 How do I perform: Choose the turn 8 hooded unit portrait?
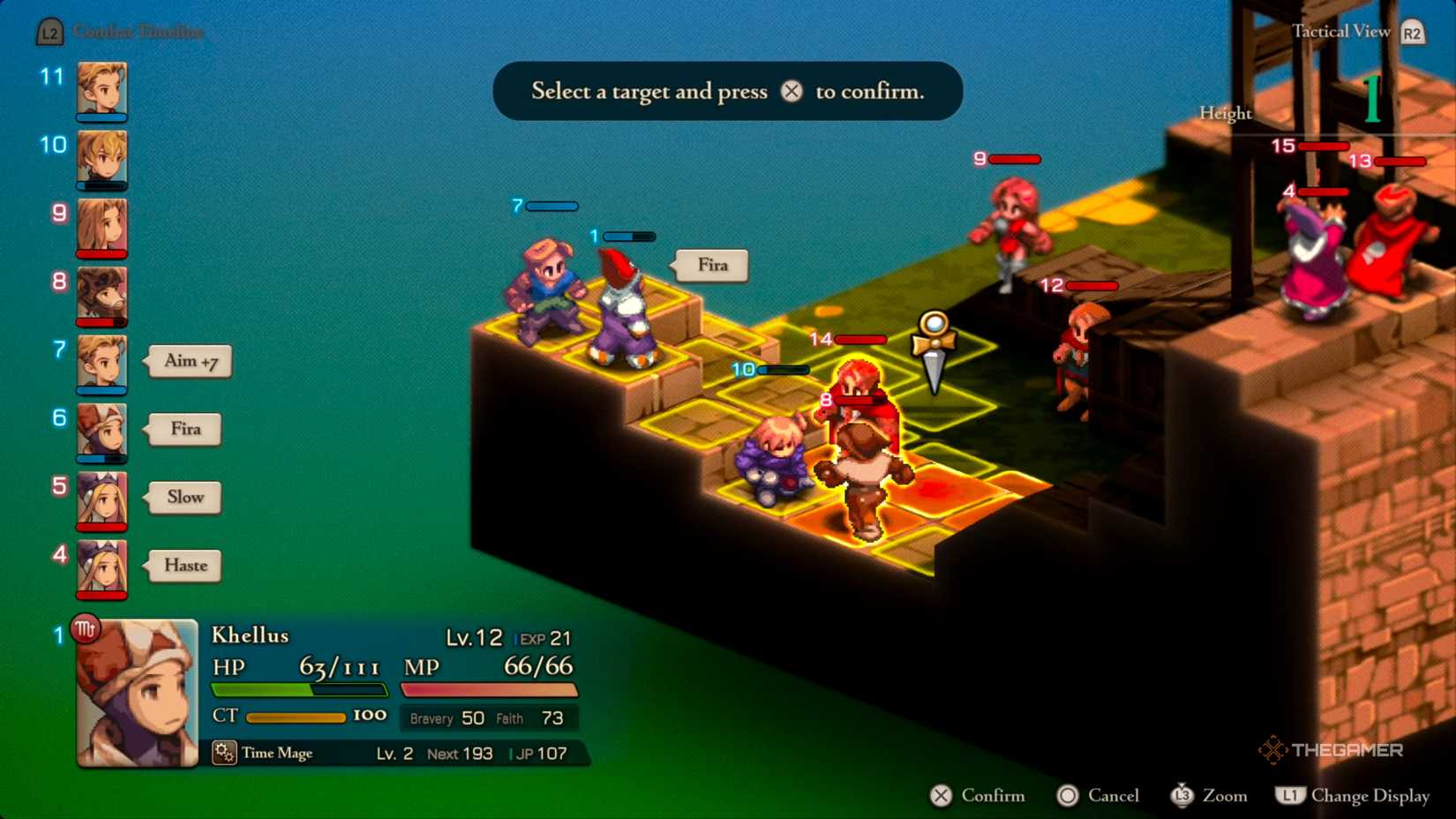coord(101,295)
